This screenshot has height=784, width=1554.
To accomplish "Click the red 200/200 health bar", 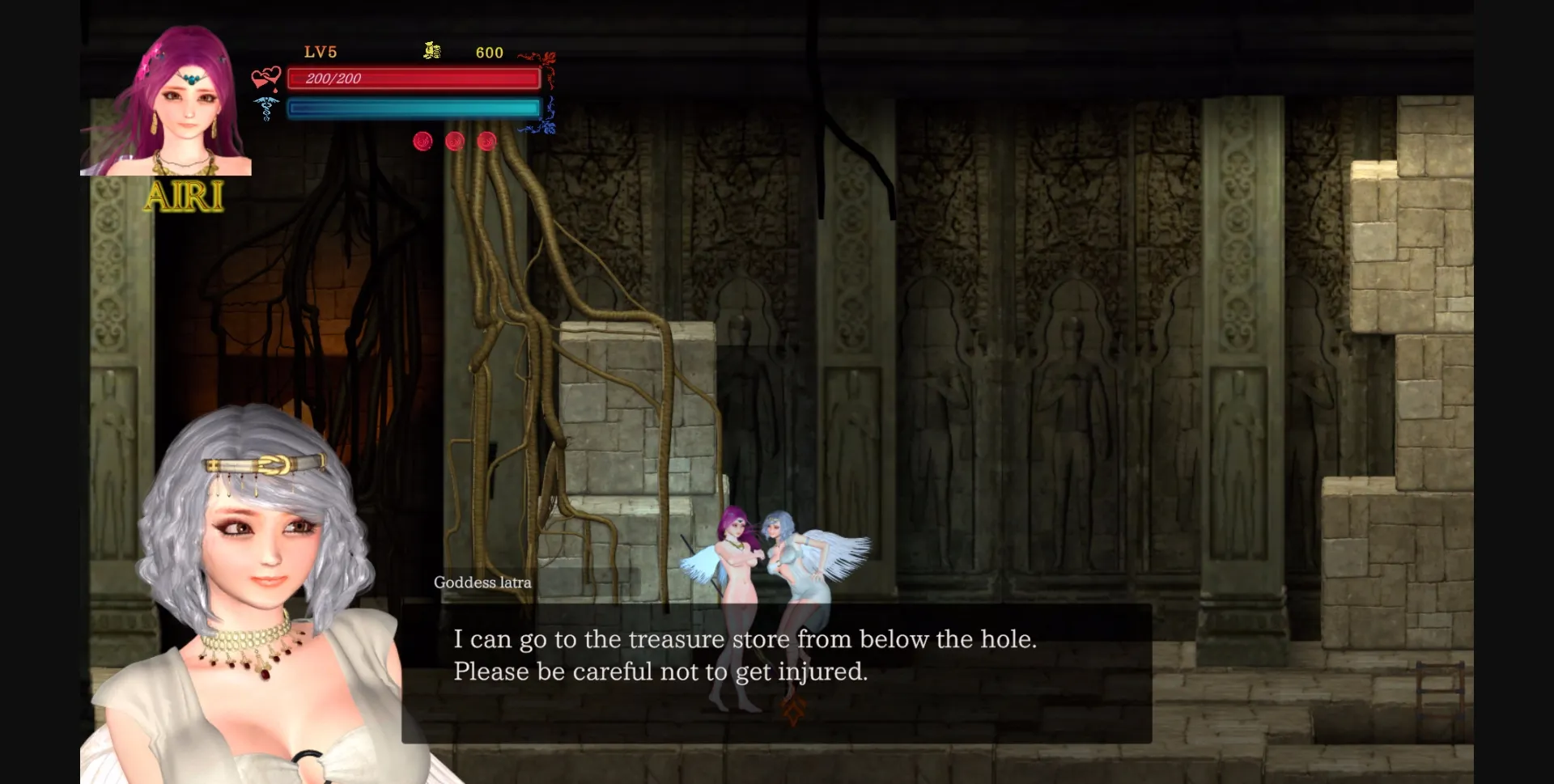I will (414, 78).
